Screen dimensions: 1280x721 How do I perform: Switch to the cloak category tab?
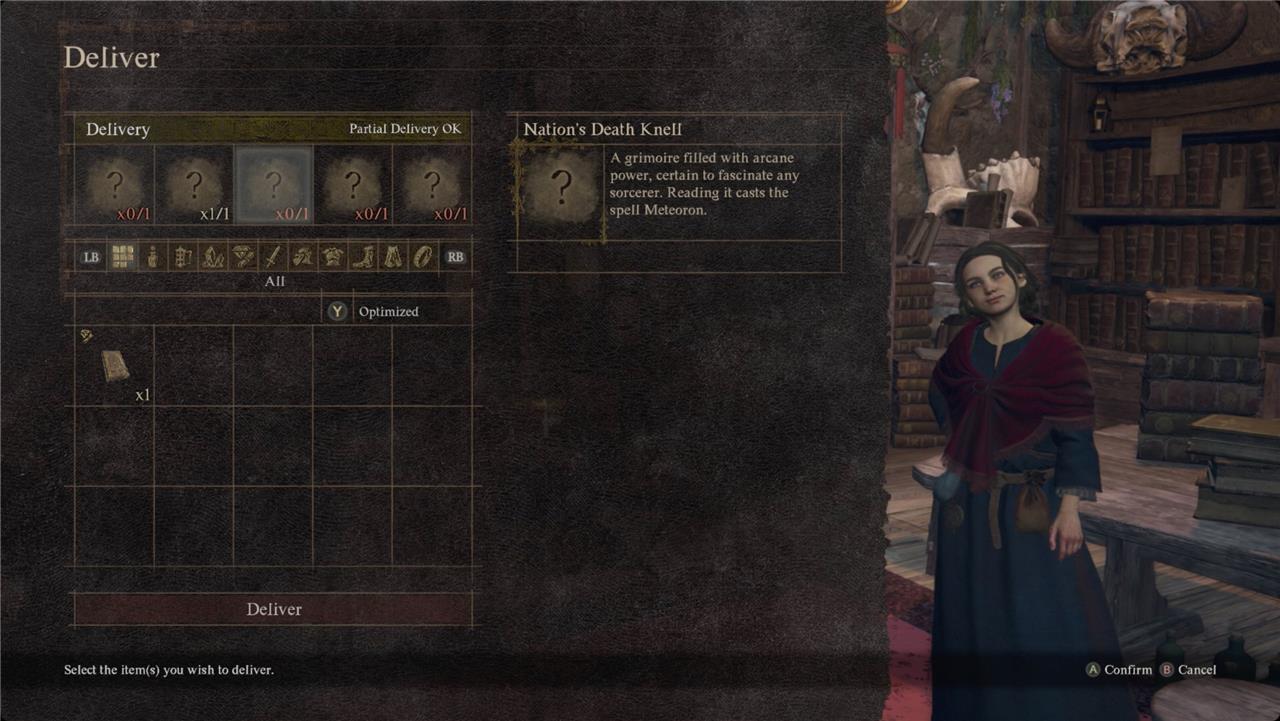pos(393,257)
